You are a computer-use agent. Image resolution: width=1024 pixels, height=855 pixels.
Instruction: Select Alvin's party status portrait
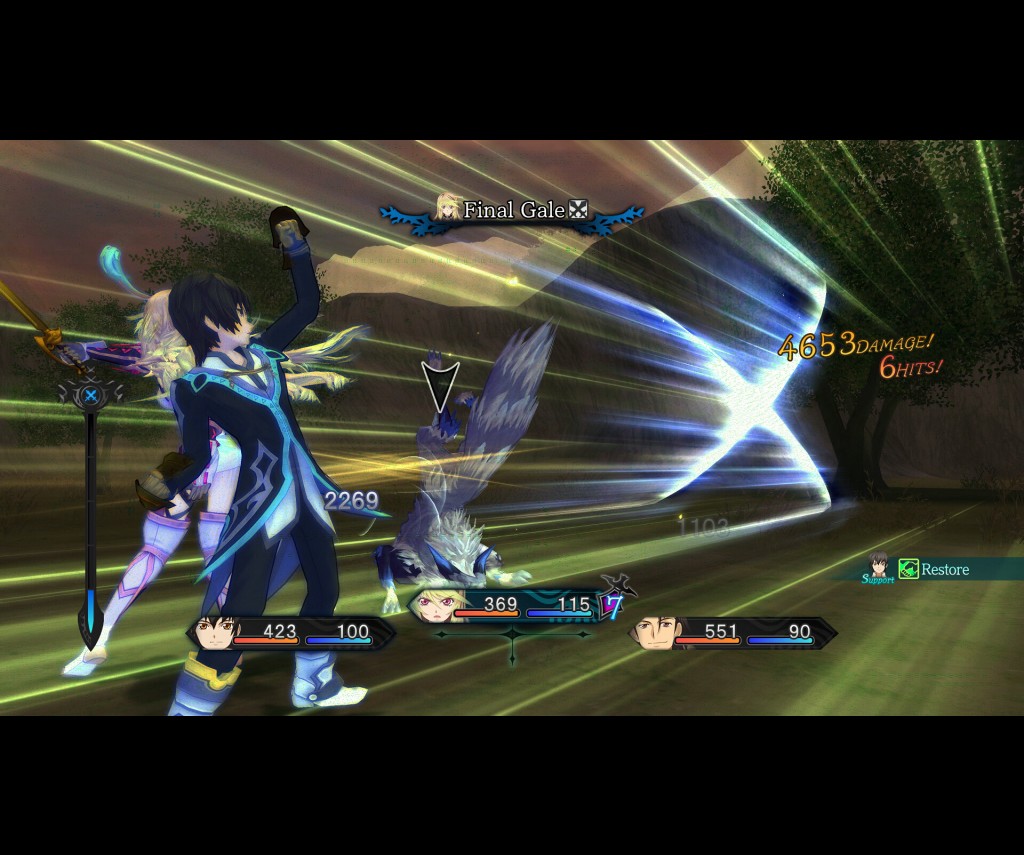pos(656,632)
